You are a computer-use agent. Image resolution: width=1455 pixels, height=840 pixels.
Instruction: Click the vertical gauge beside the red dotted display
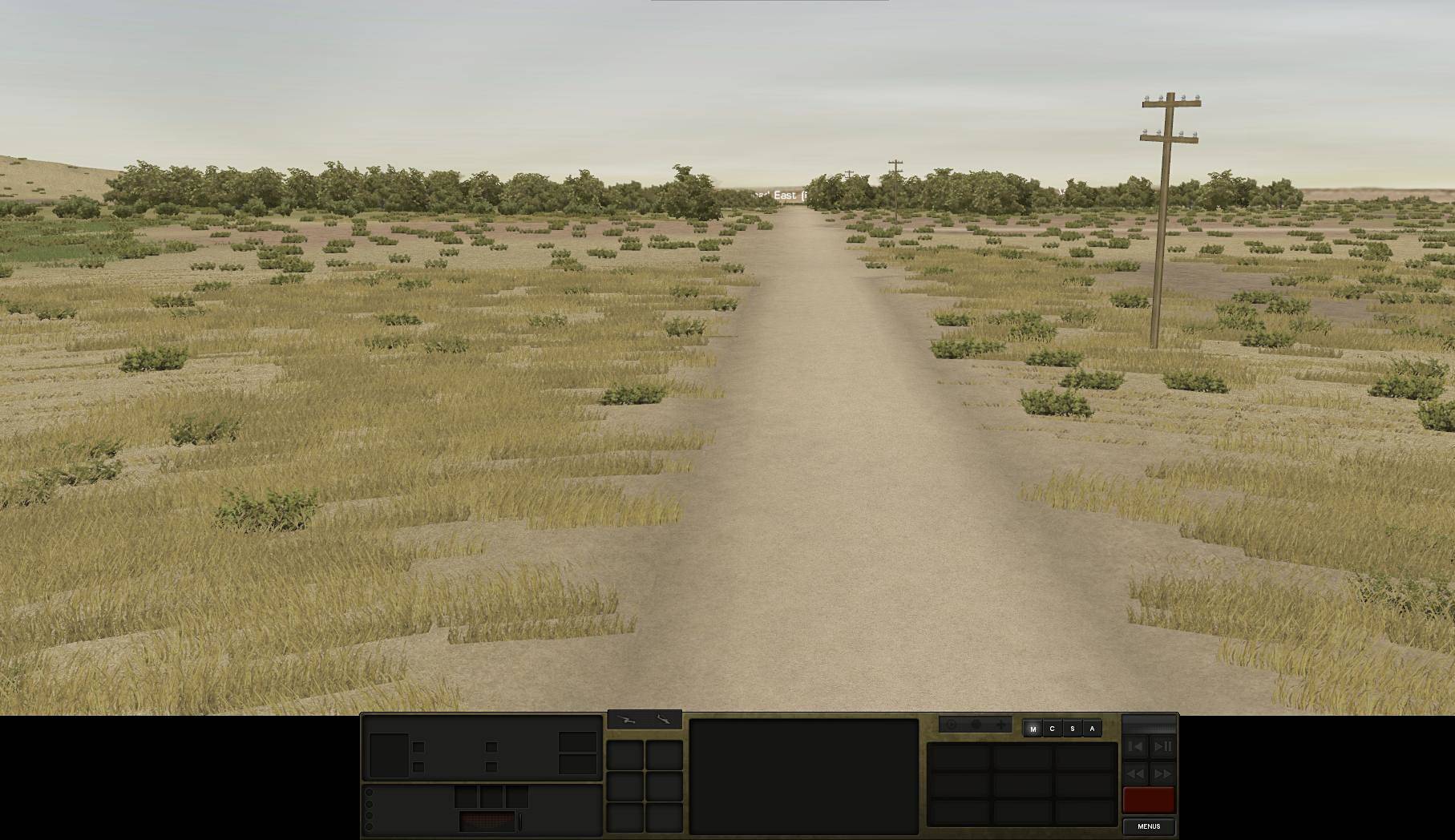tap(521, 821)
